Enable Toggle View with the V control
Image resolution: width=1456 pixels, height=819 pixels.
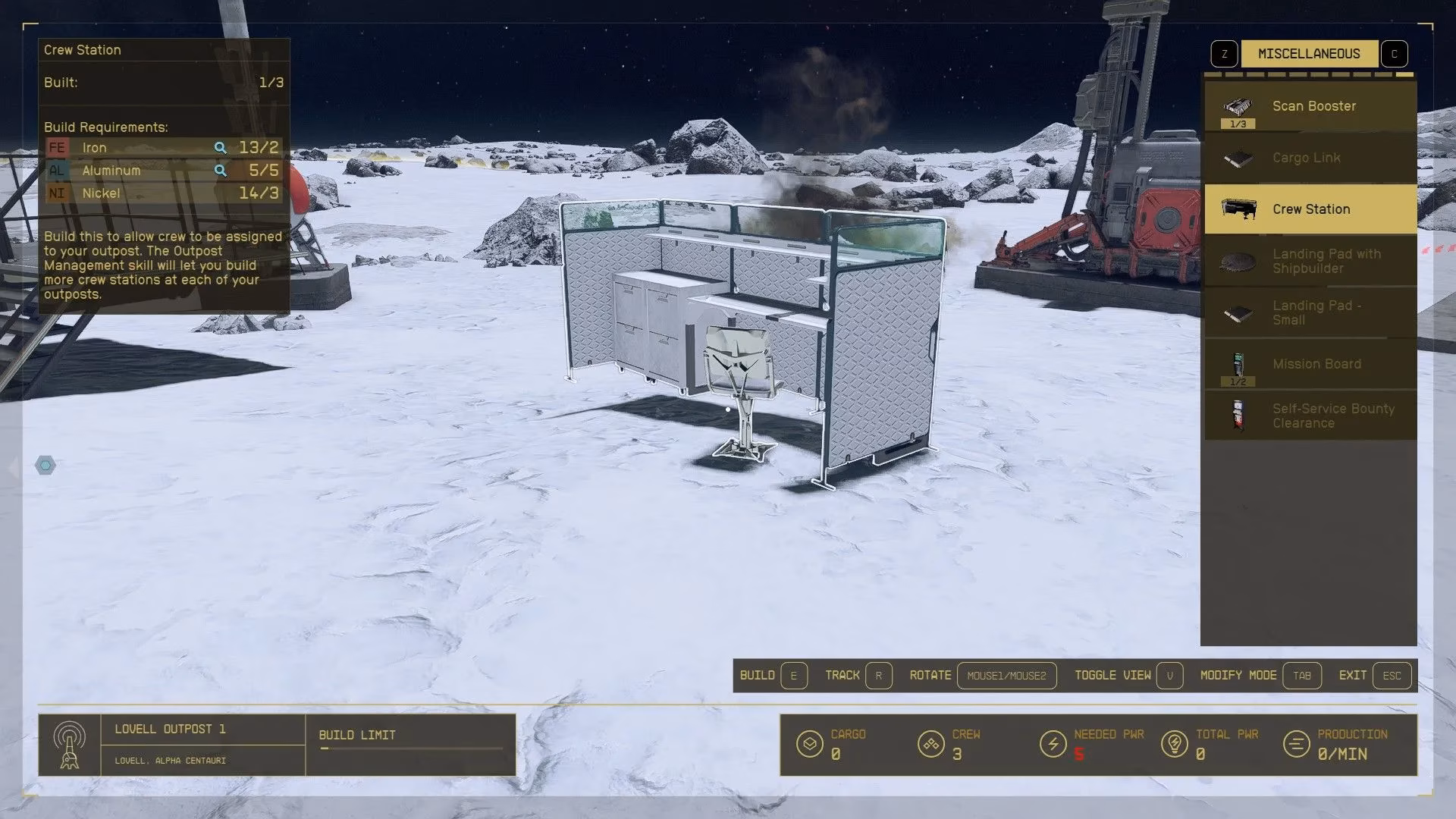[x=1169, y=675]
